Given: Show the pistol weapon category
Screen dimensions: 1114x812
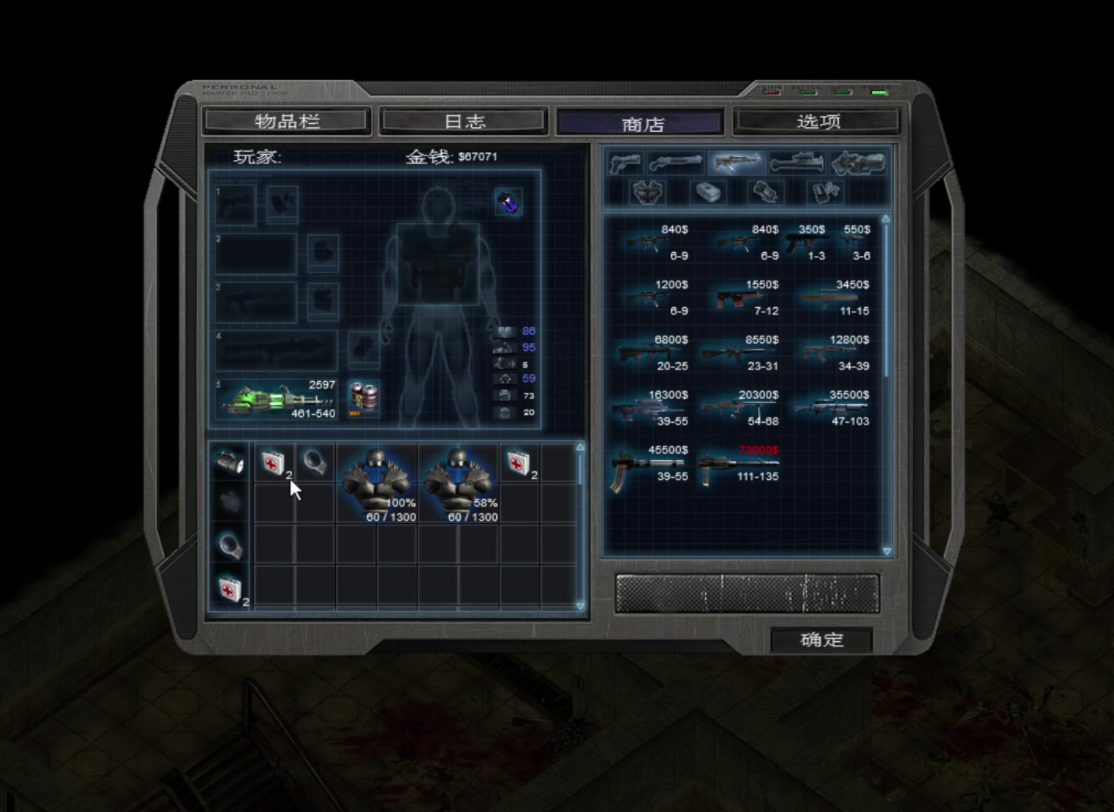Looking at the screenshot, I should (x=625, y=163).
